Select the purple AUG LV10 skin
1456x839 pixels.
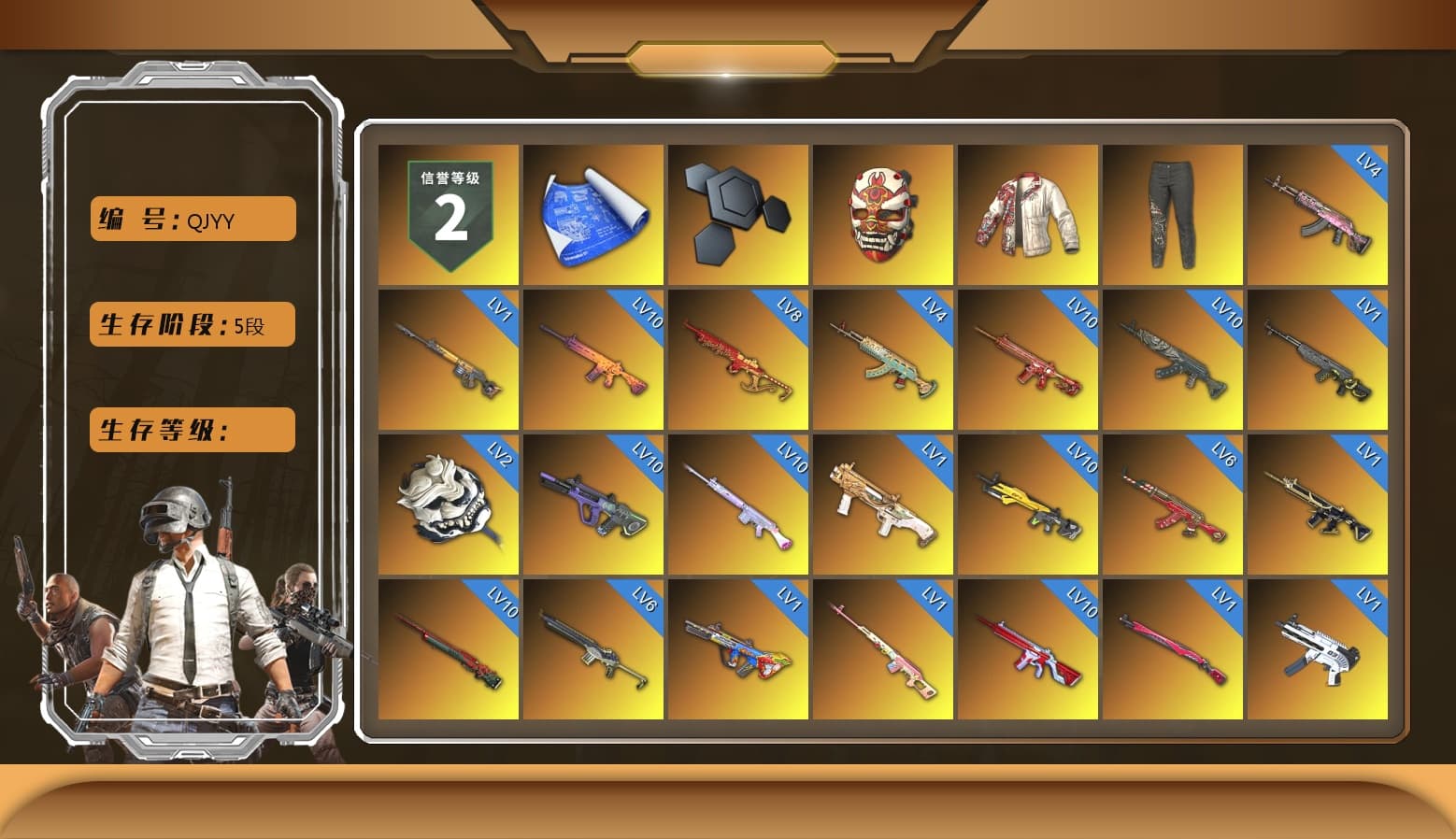coord(593,505)
